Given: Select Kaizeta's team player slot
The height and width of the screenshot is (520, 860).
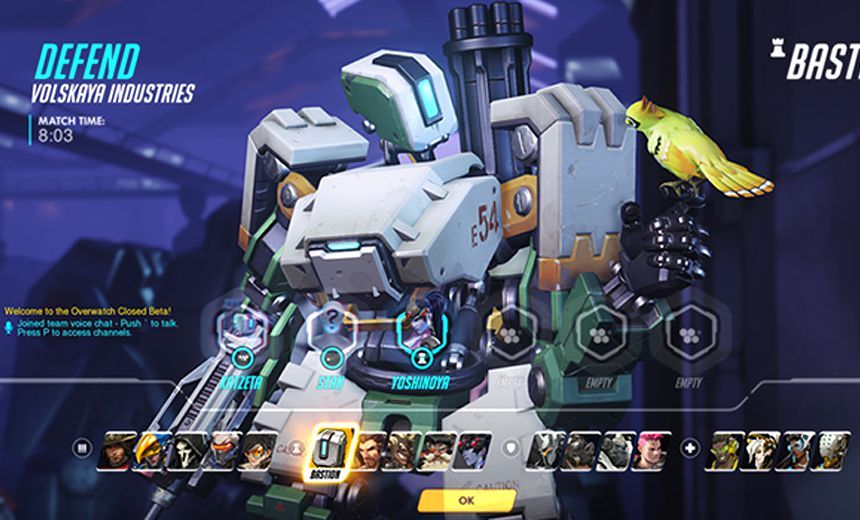Looking at the screenshot, I should click(x=240, y=329).
